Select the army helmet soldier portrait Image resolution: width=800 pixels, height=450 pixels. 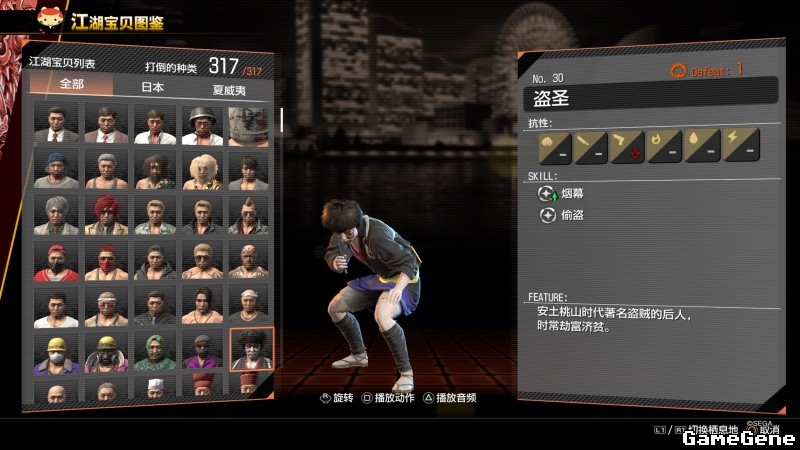[x=203, y=123]
